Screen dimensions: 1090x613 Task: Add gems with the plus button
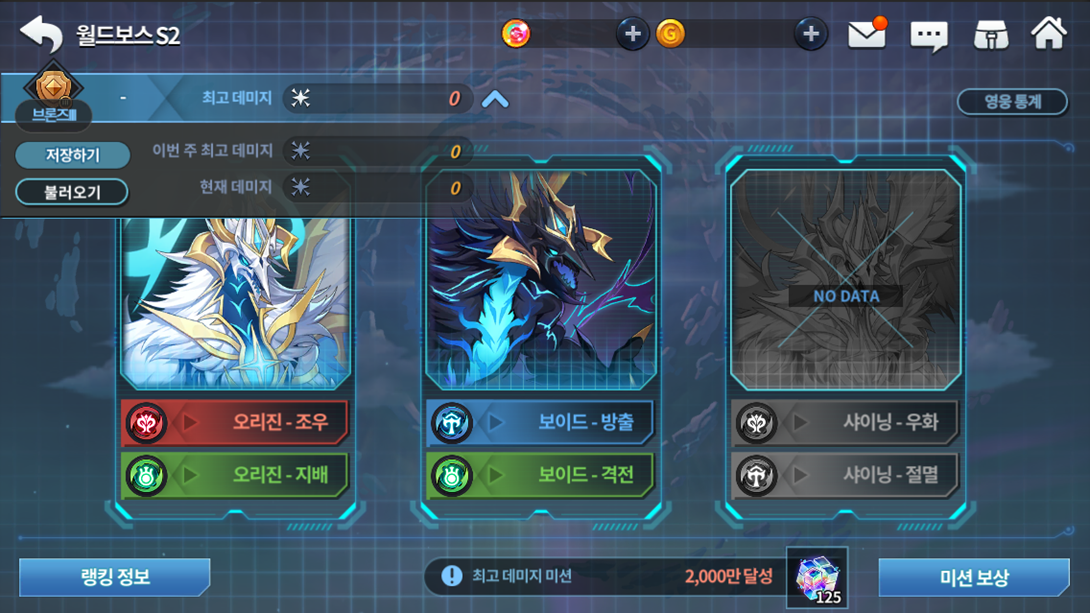click(632, 34)
